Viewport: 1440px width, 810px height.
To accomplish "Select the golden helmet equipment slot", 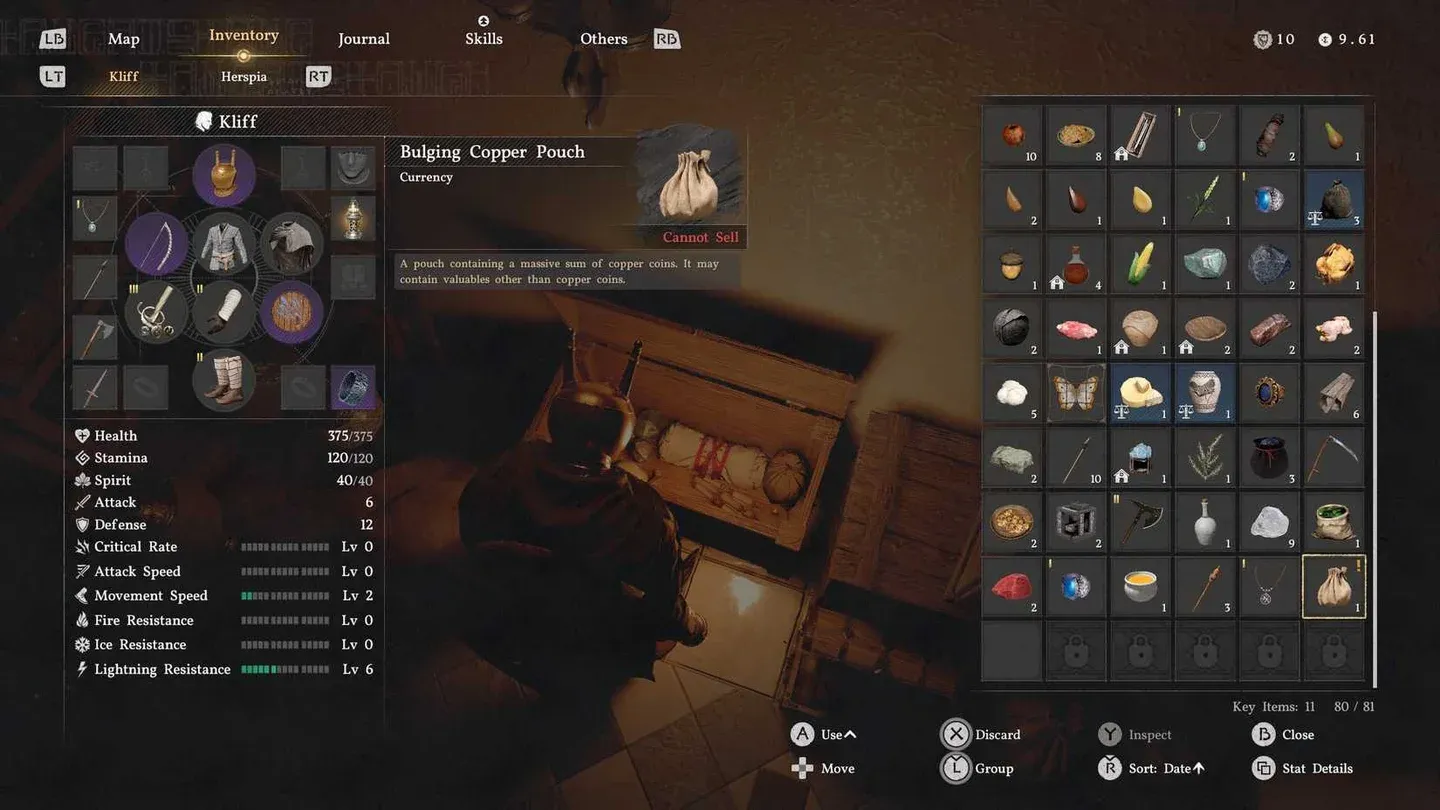I will 224,173.
